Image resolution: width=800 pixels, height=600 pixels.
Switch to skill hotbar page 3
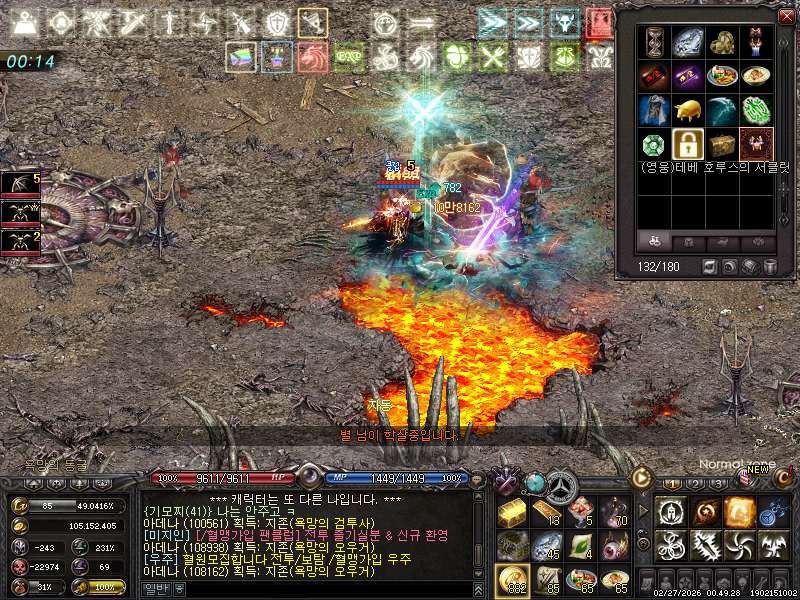point(719,483)
